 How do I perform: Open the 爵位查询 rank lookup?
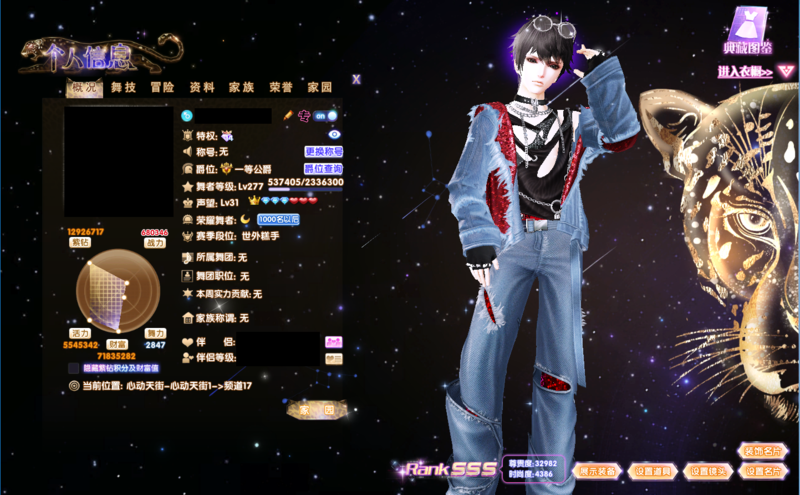(323, 169)
